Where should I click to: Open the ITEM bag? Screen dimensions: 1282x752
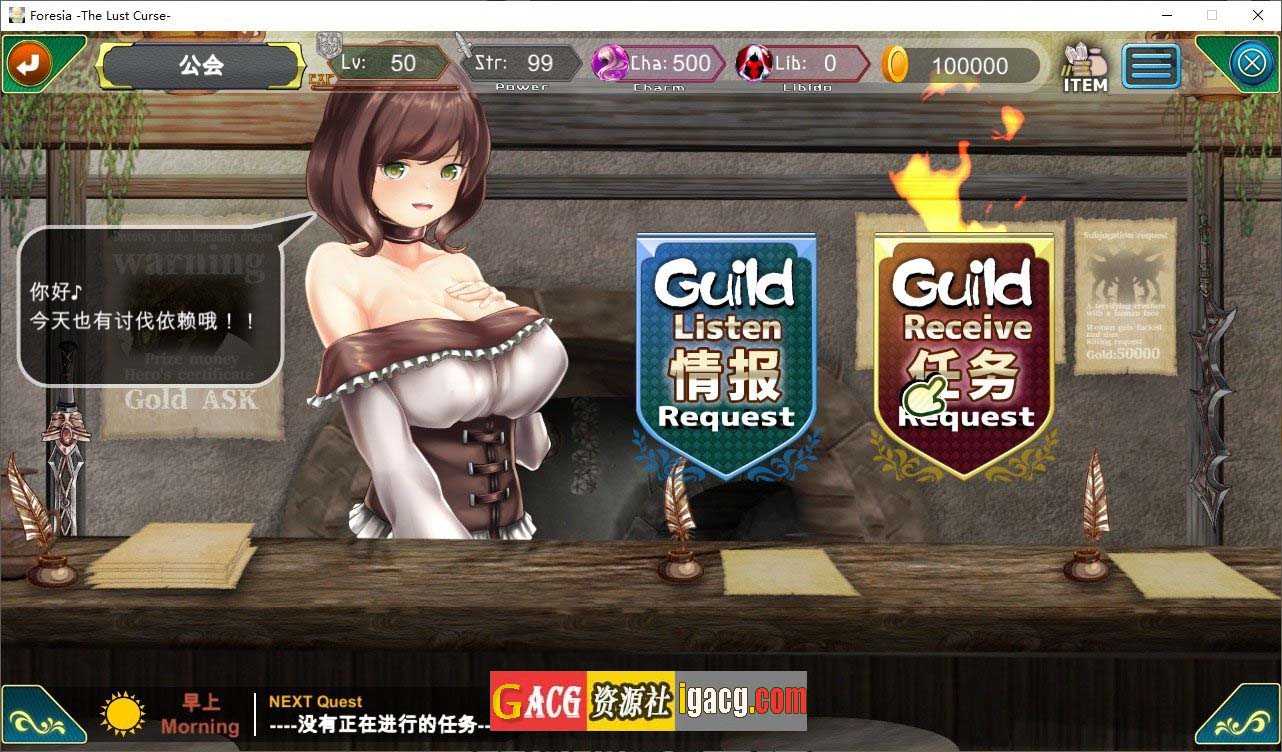click(1084, 68)
